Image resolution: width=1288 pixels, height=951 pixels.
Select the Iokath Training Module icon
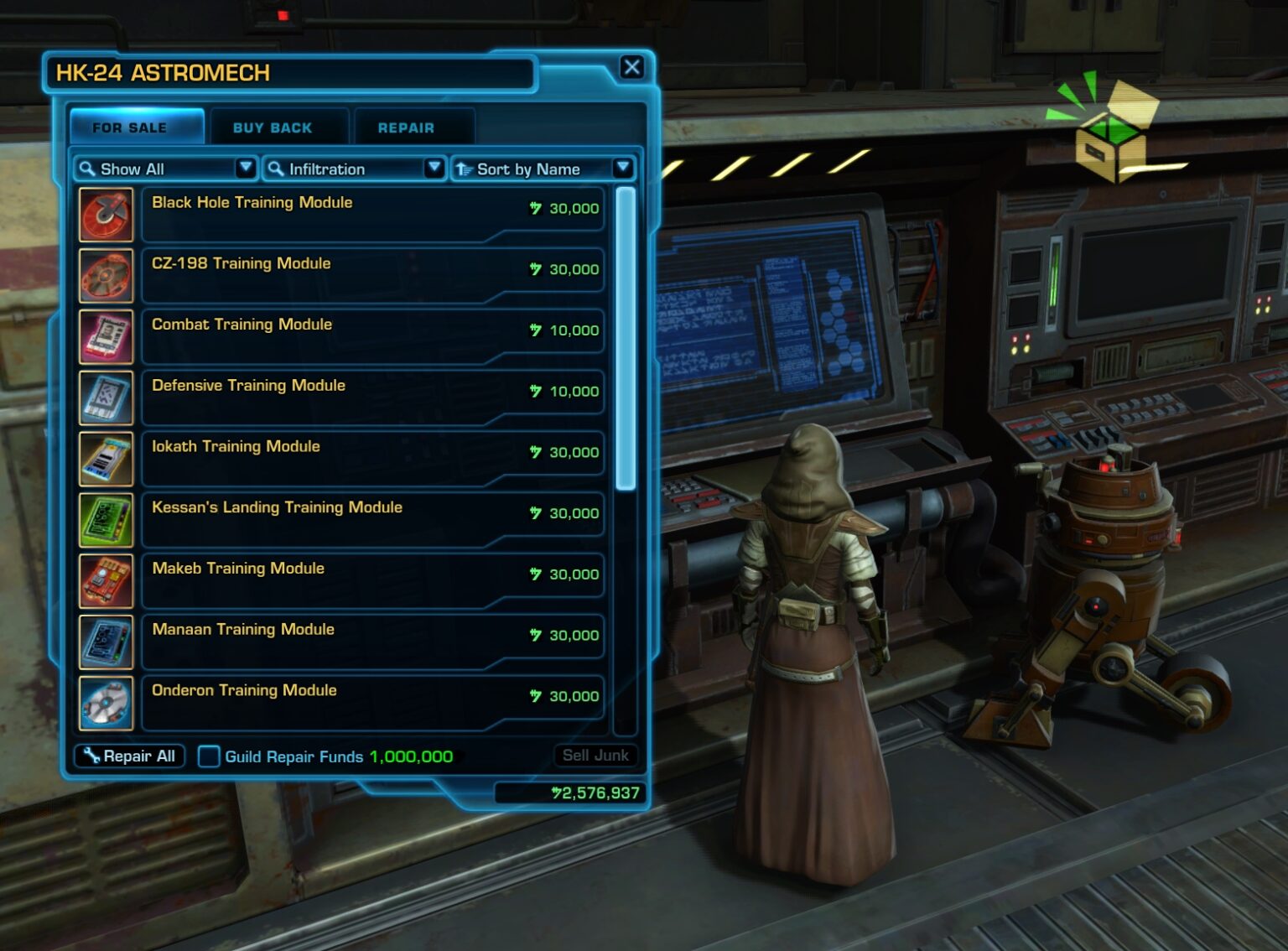tap(106, 459)
